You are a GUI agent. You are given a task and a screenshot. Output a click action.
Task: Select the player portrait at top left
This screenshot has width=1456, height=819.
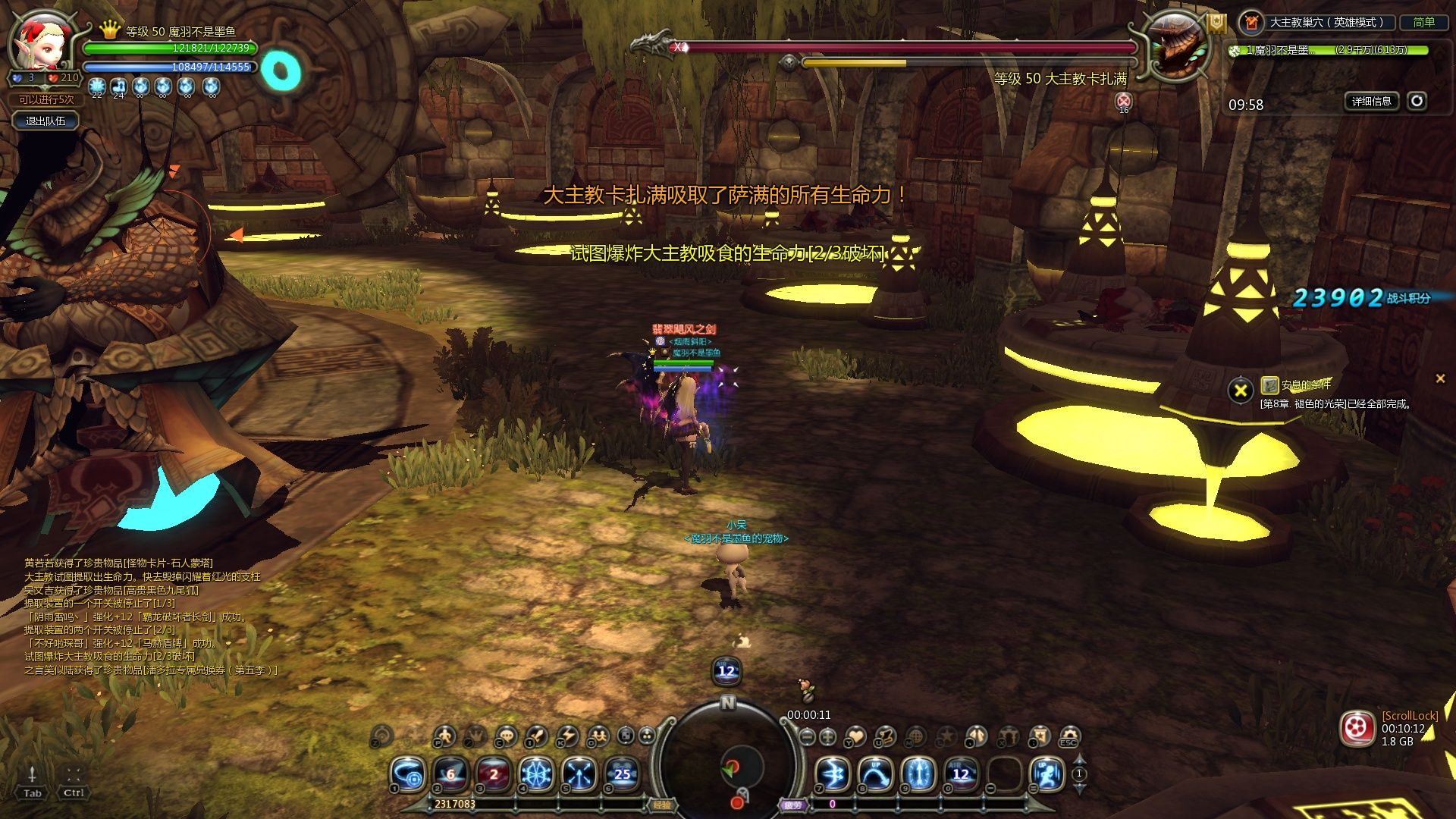tap(43, 42)
